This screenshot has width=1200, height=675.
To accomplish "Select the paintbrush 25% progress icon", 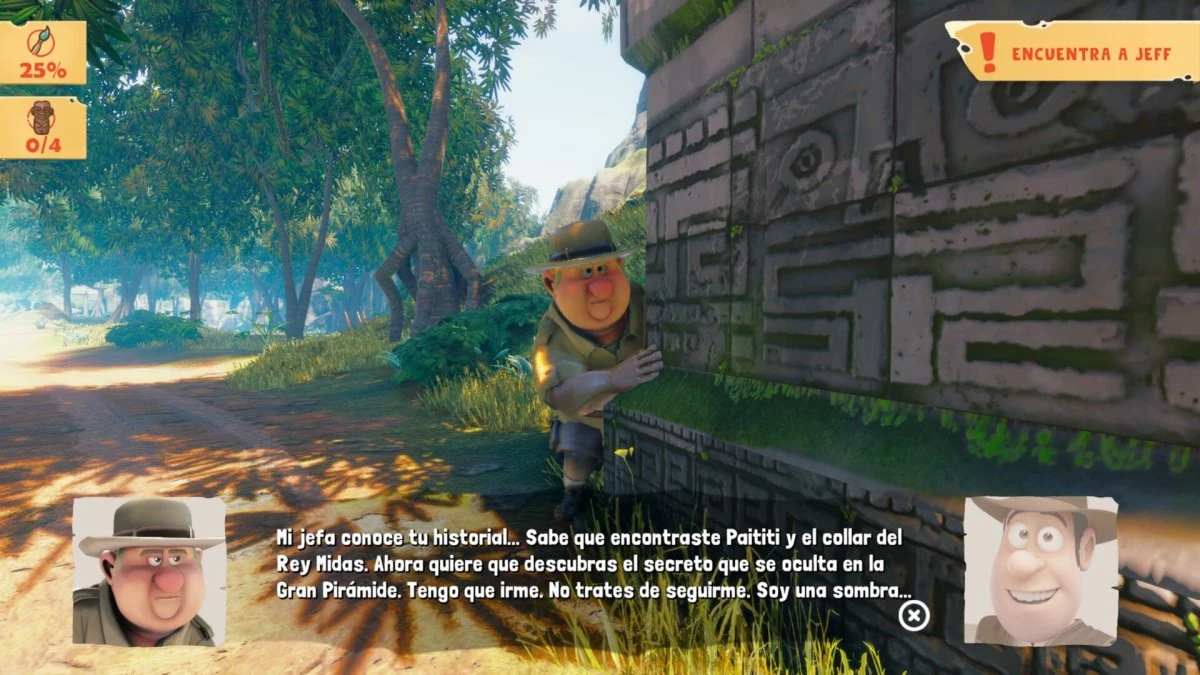I will 43,52.
